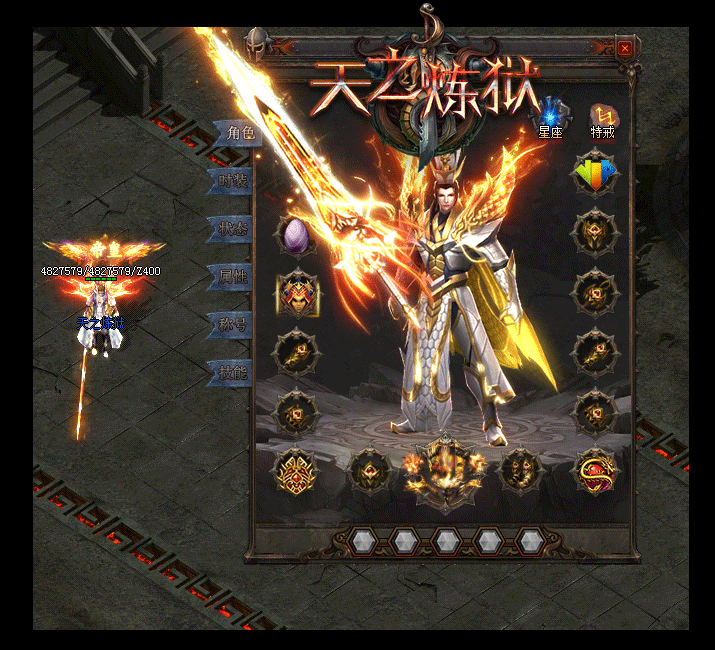This screenshot has height=650, width=715.
Task: Open the 称号 tab
Action: (x=231, y=324)
